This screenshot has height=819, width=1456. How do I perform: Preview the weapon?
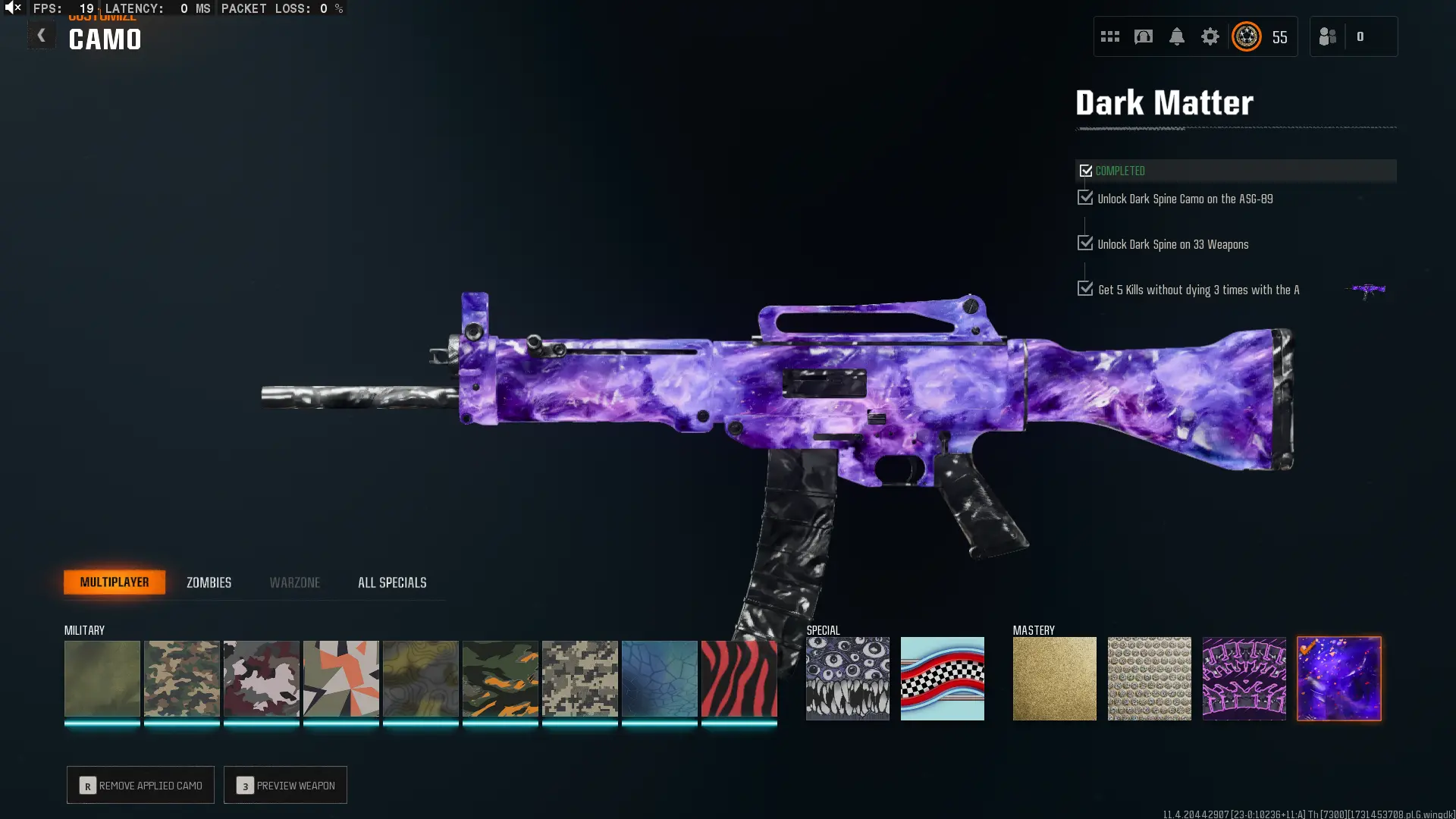[x=286, y=786]
